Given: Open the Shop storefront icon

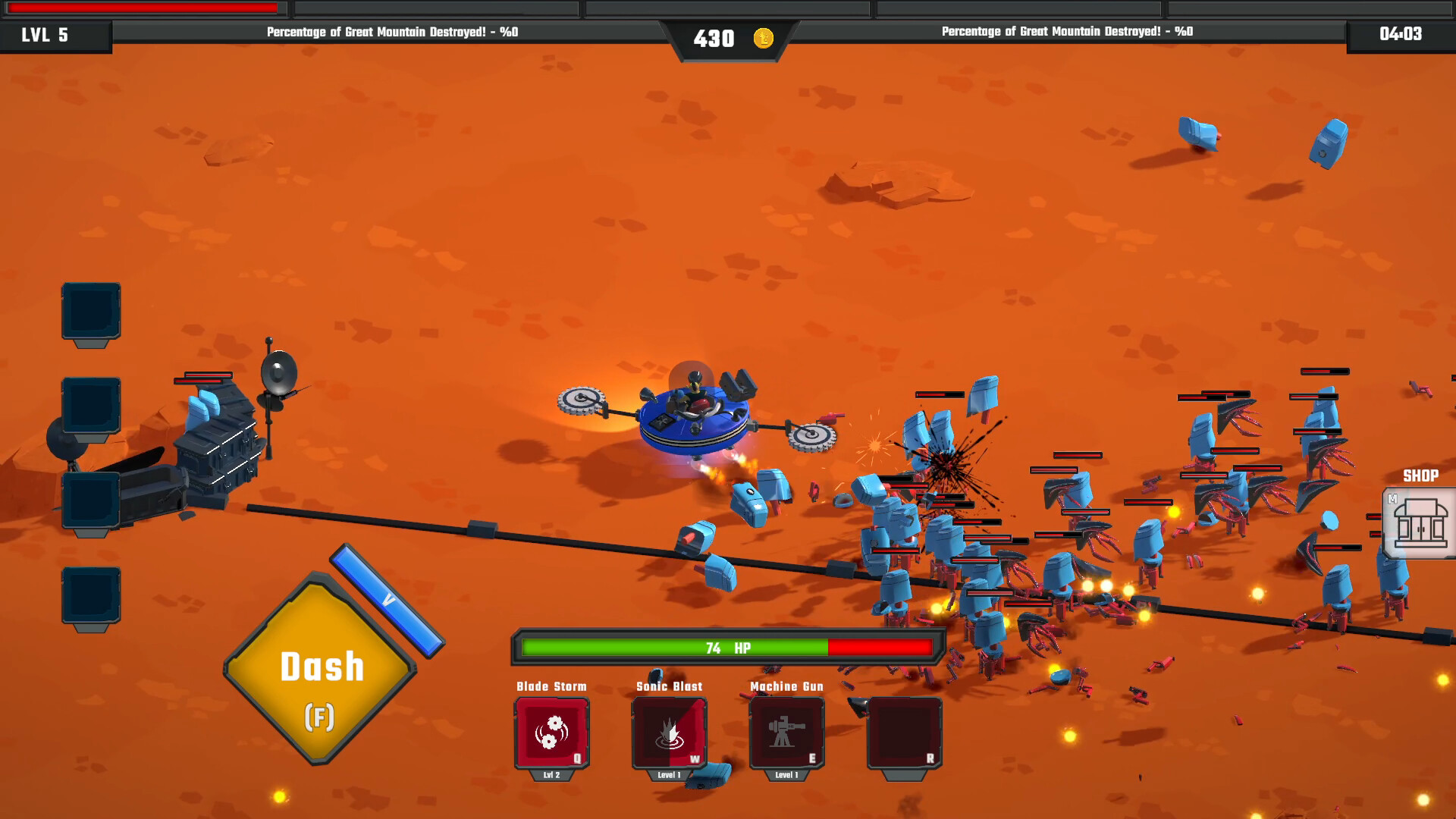Looking at the screenshot, I should click(1420, 523).
